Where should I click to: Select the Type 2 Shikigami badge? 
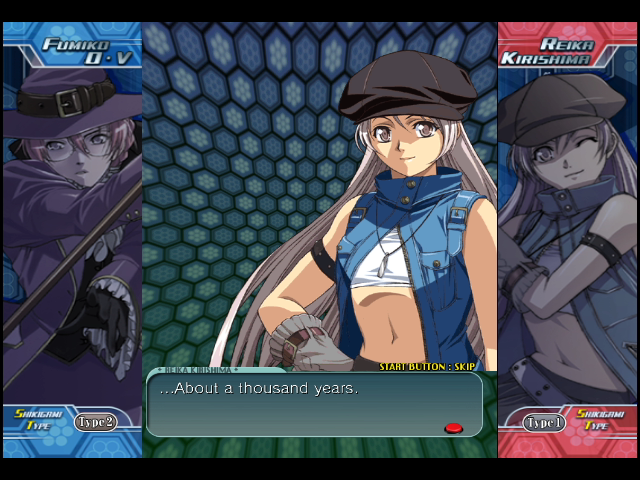click(95, 422)
